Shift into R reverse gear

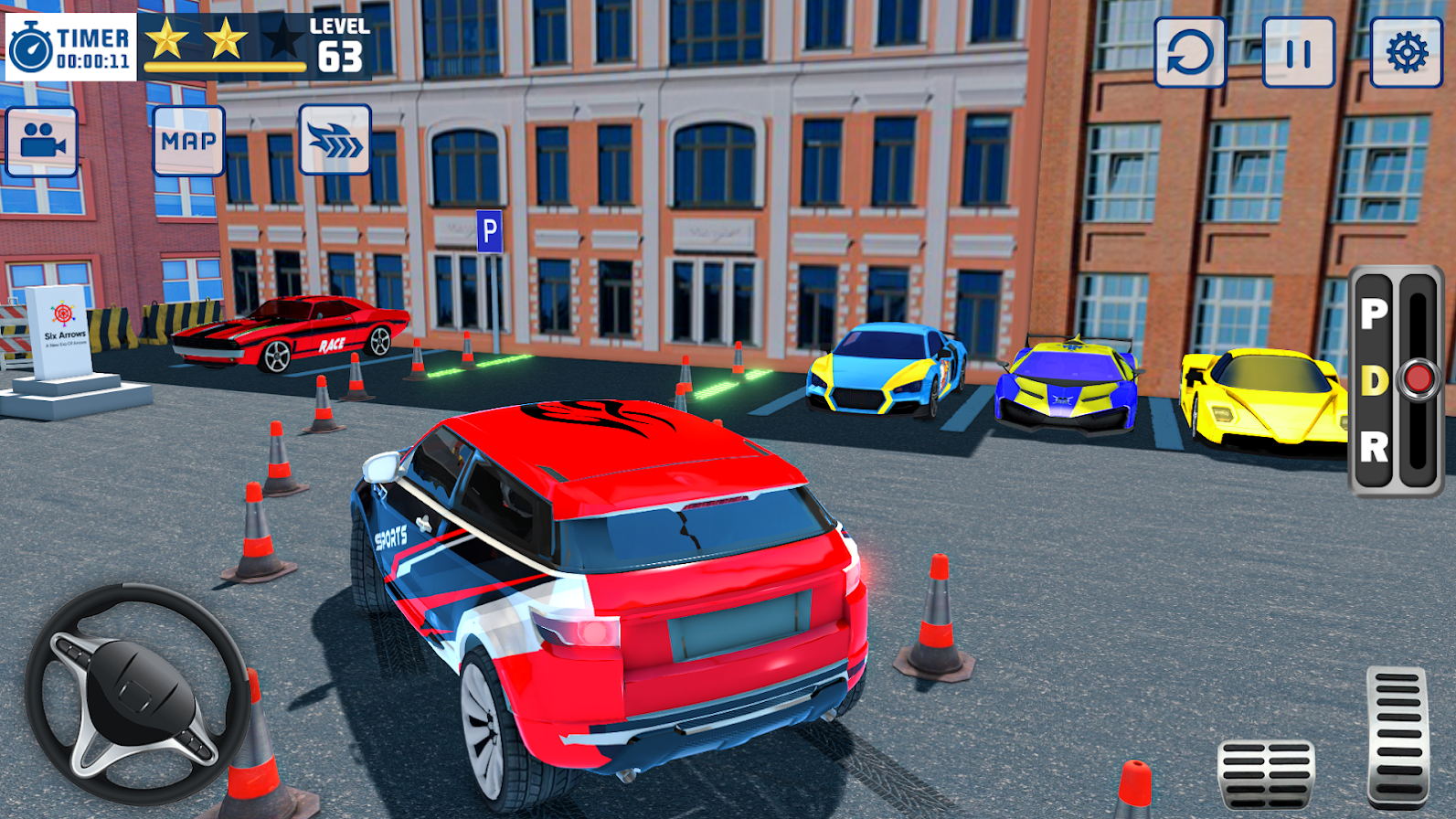(1373, 447)
